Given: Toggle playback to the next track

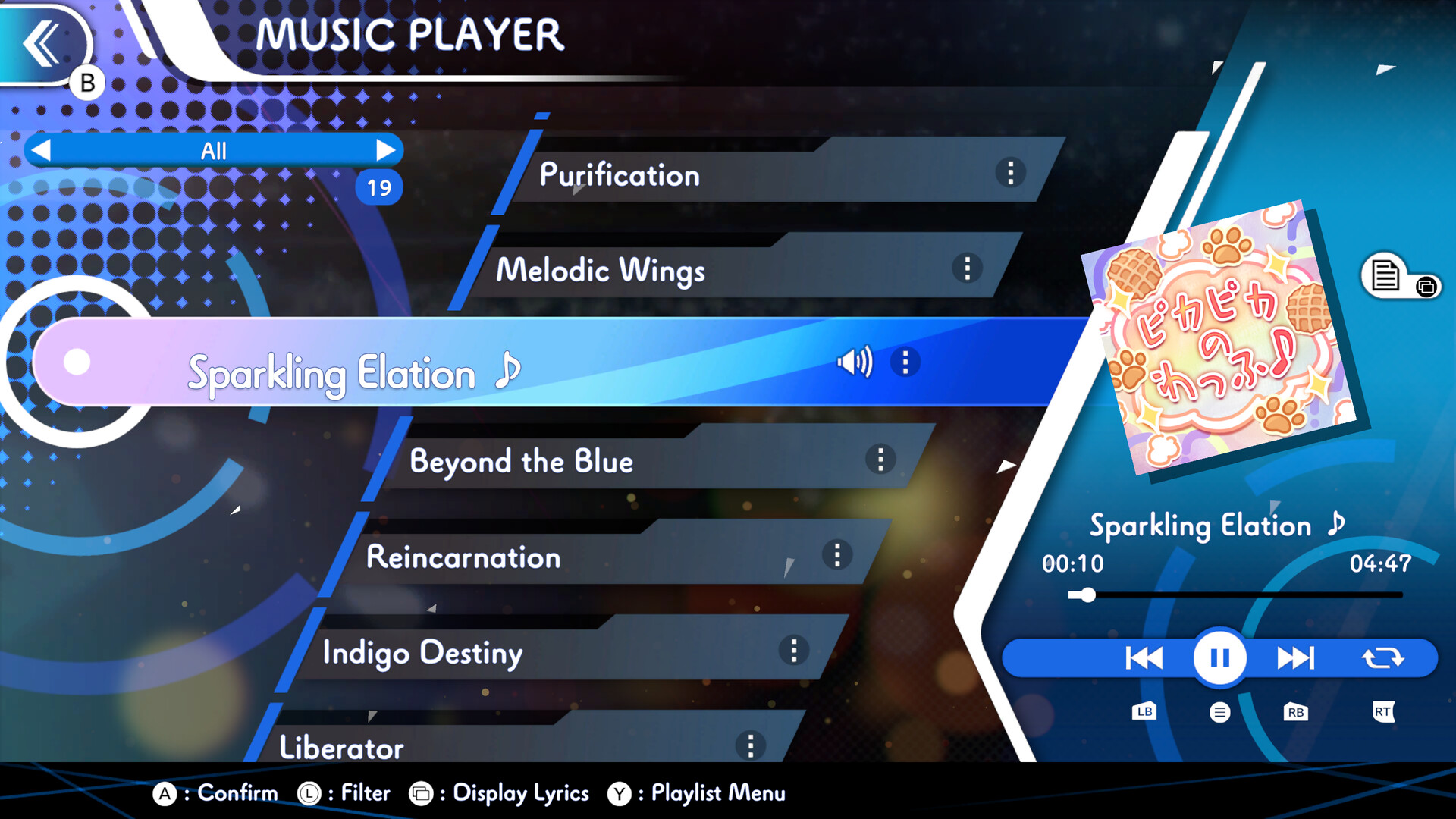Looking at the screenshot, I should pos(1297,657).
